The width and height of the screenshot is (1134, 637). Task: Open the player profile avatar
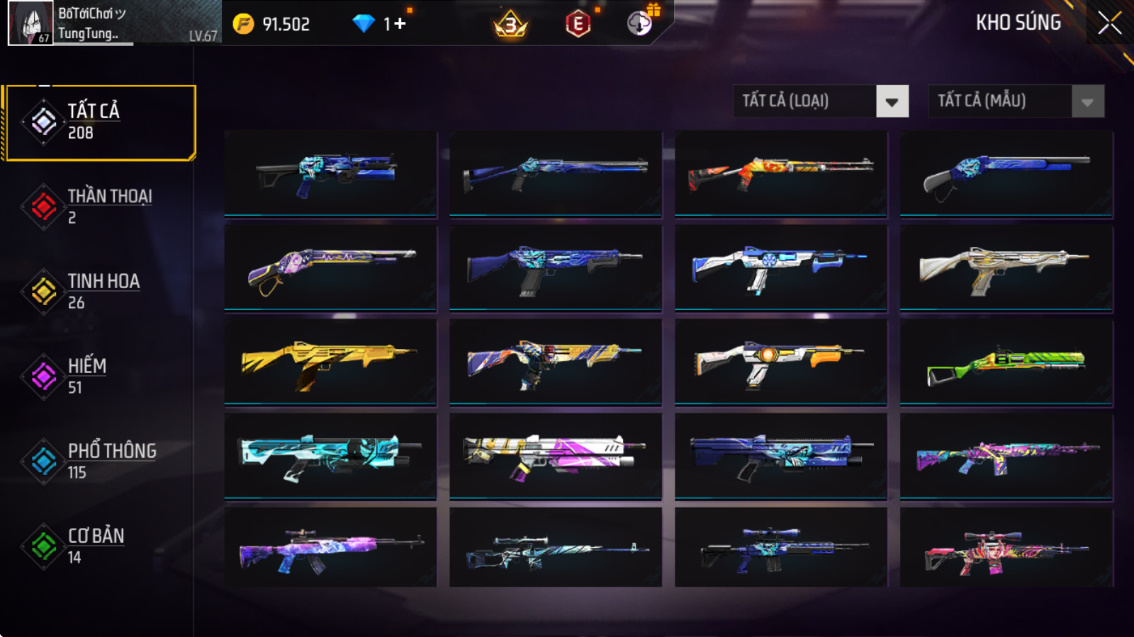coord(31,23)
